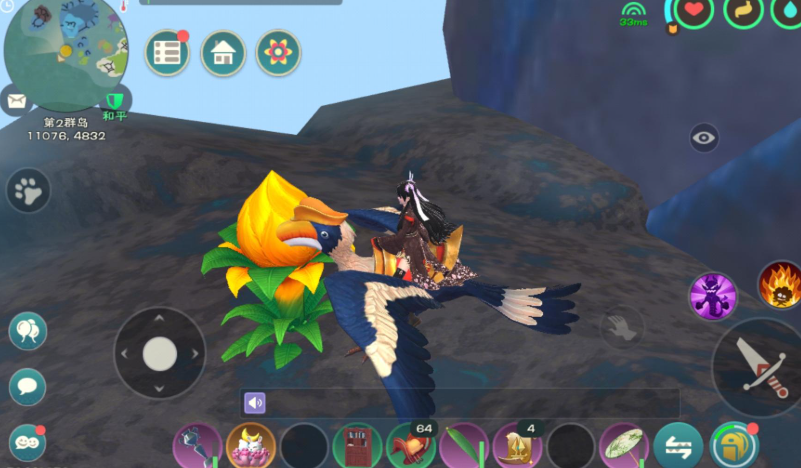Open the paw print pet menu

coord(28,190)
